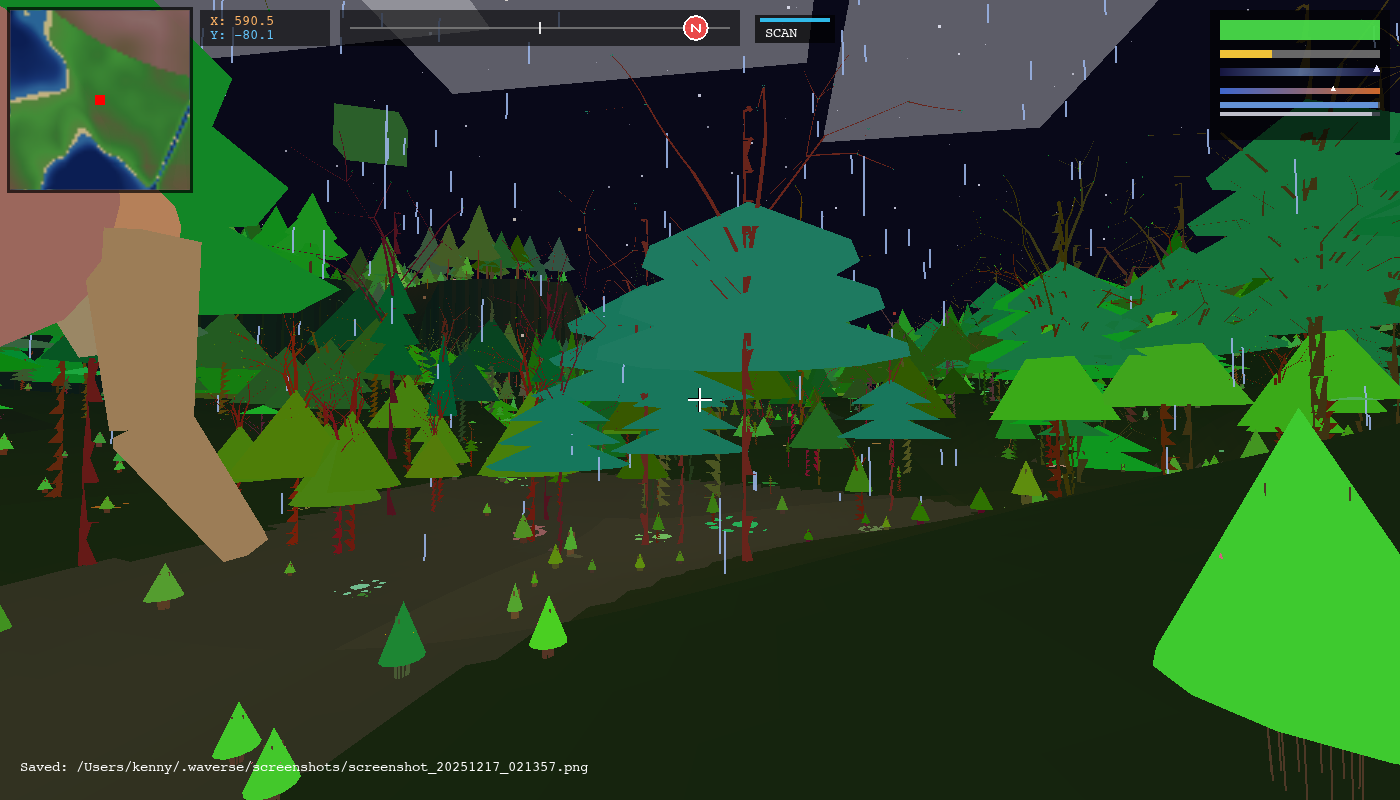Click the center crosshair reticle

[700, 400]
